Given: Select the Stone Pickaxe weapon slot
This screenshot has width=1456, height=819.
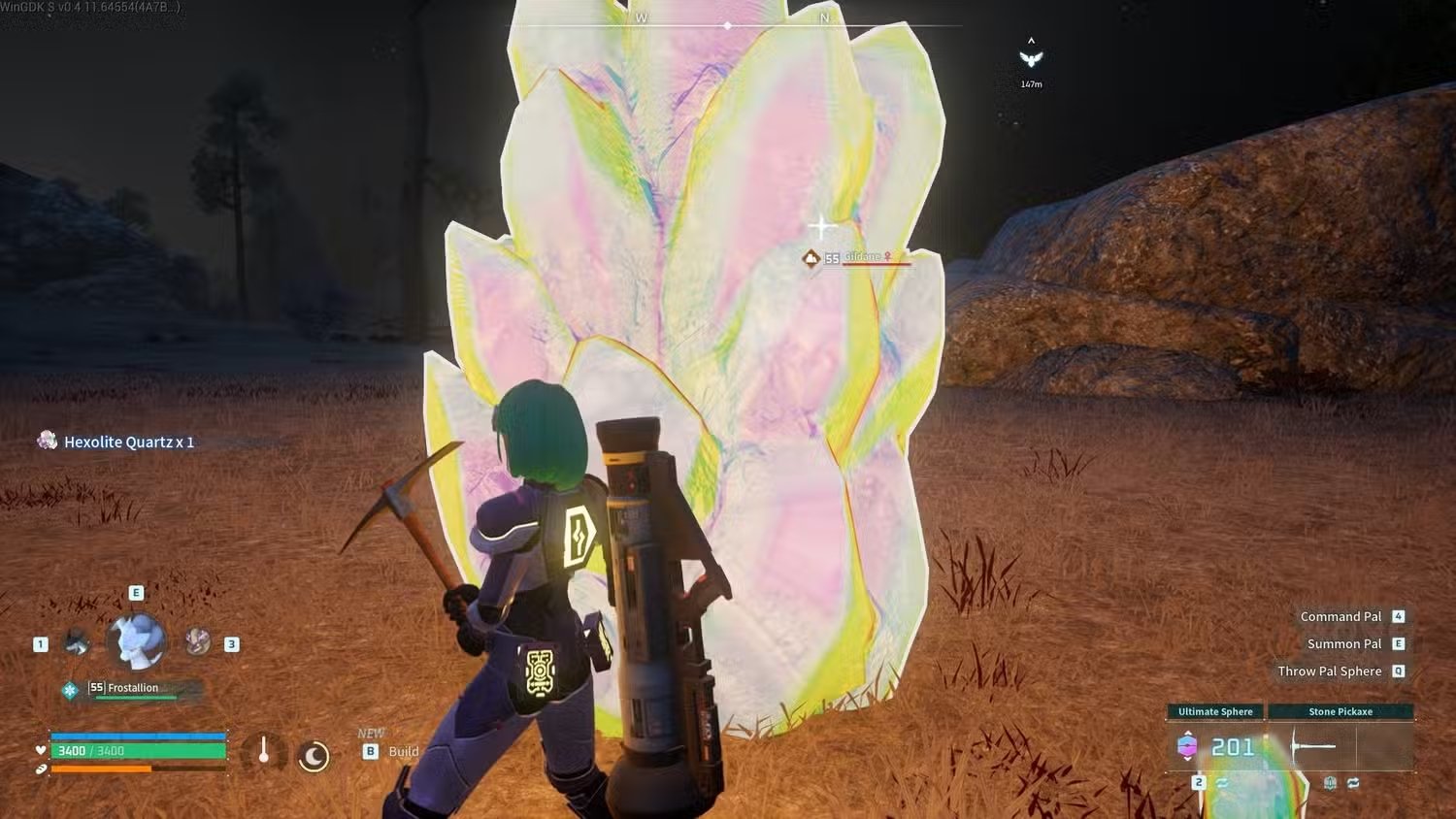Looking at the screenshot, I should 1340,745.
